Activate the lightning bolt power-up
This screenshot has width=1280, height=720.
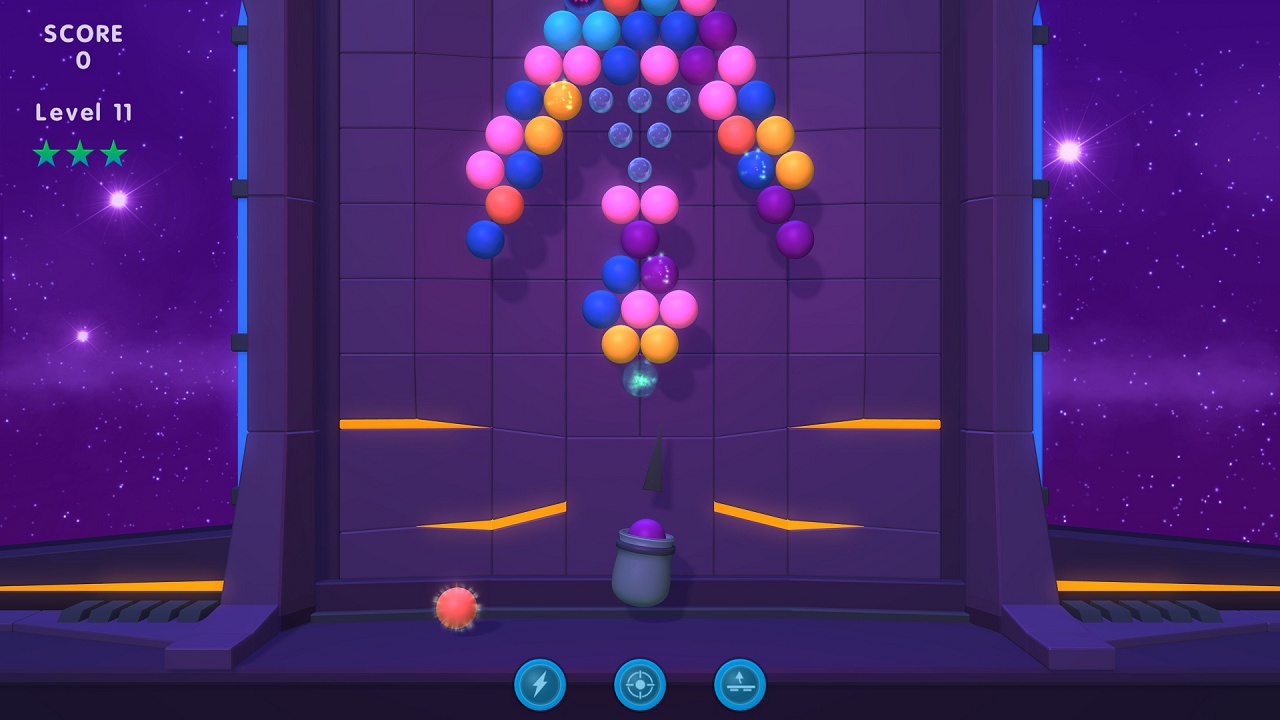(x=538, y=687)
